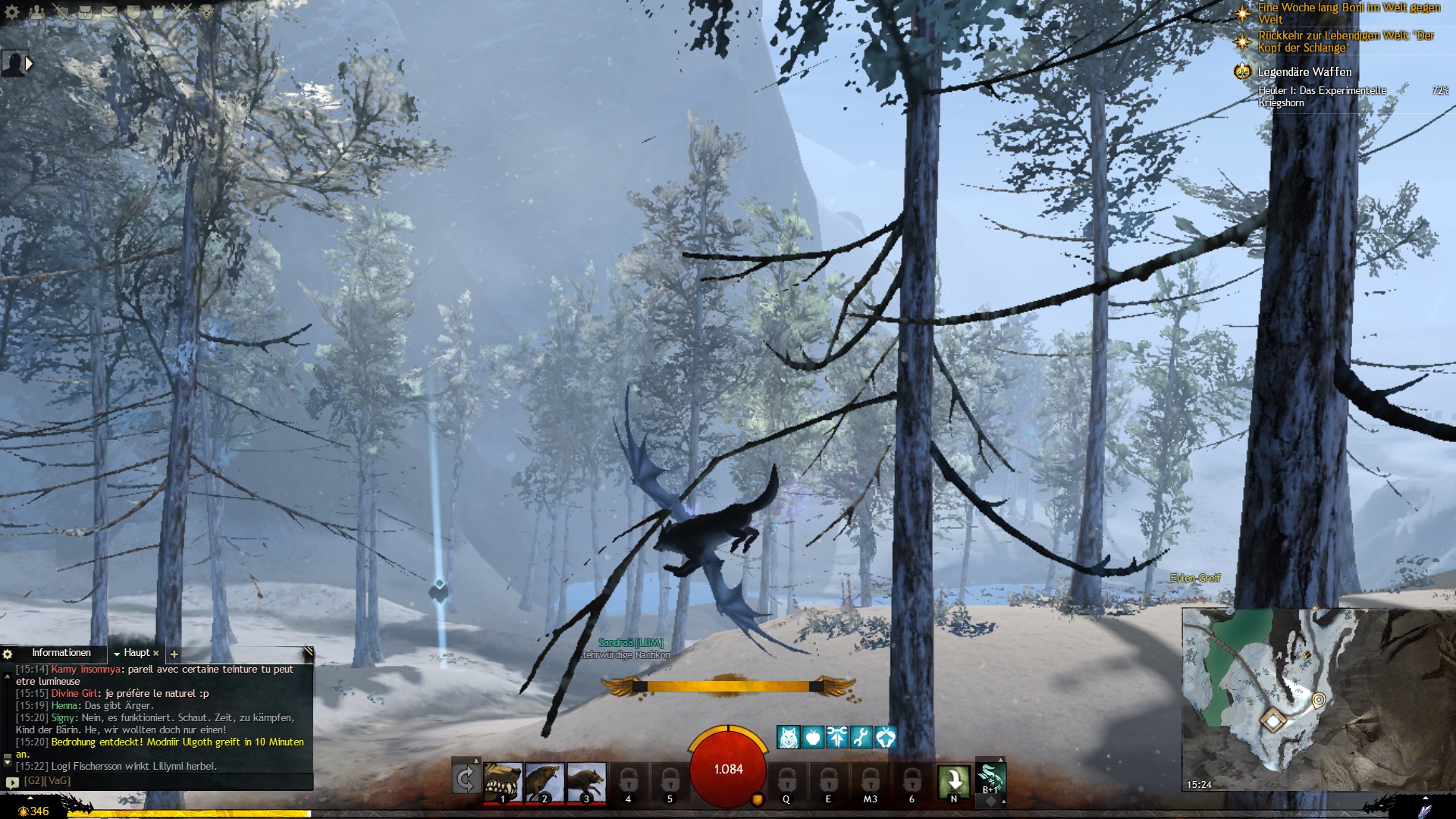1456x819 pixels.
Task: Add a new chat tab
Action: point(174,654)
